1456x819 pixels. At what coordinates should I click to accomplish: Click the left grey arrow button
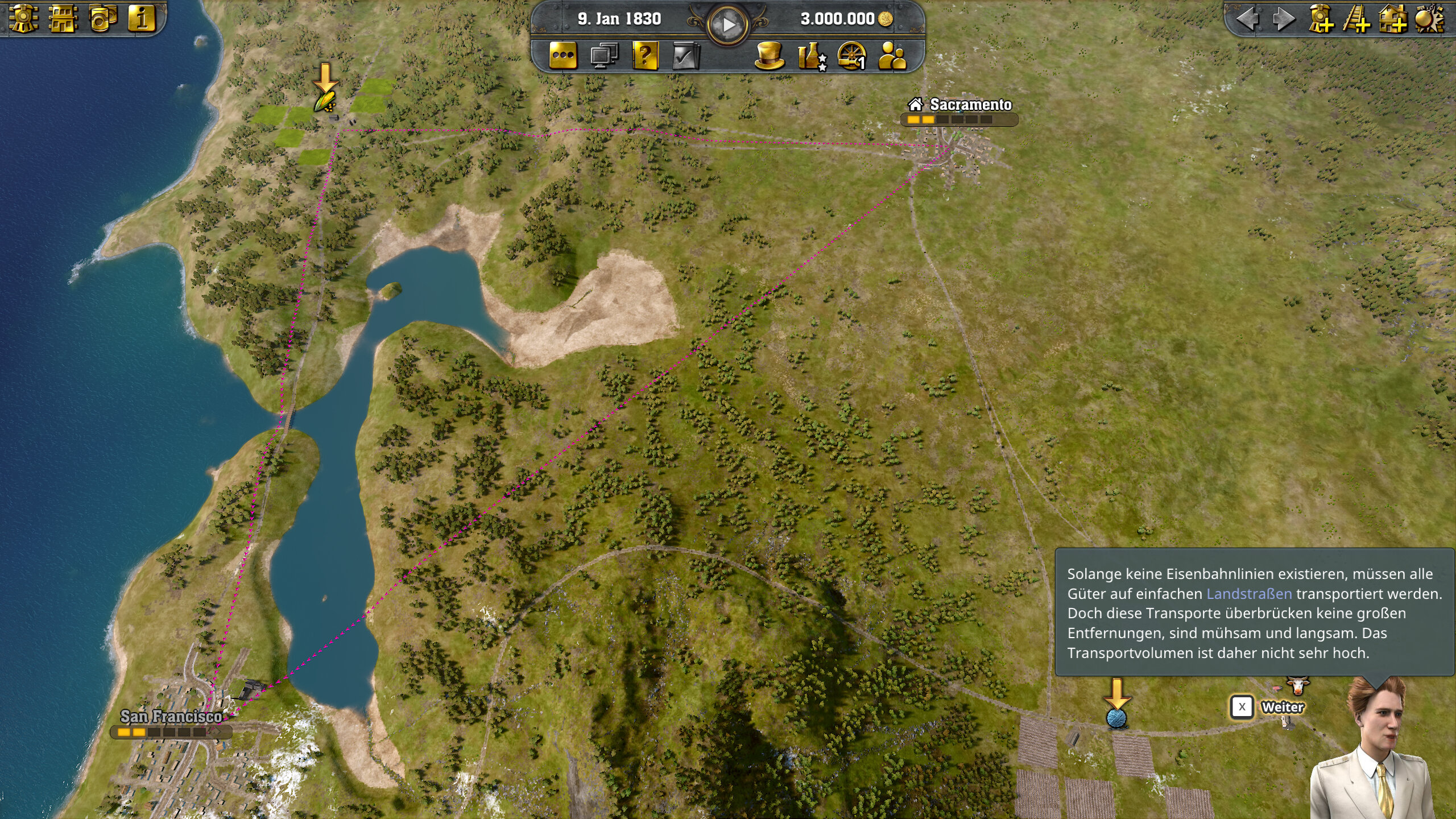coord(1247,19)
